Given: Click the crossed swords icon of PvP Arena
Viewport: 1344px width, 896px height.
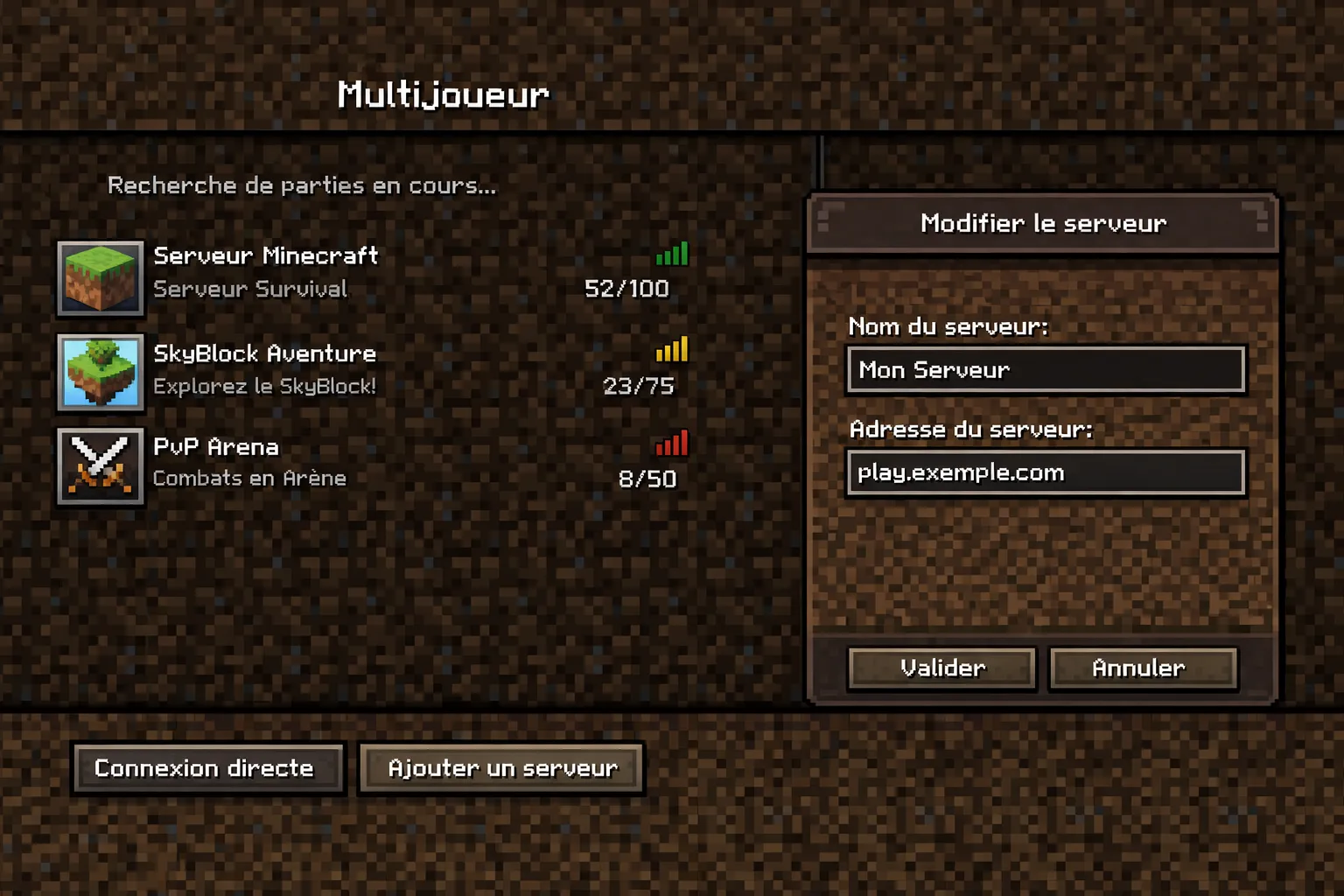Looking at the screenshot, I should 100,466.
